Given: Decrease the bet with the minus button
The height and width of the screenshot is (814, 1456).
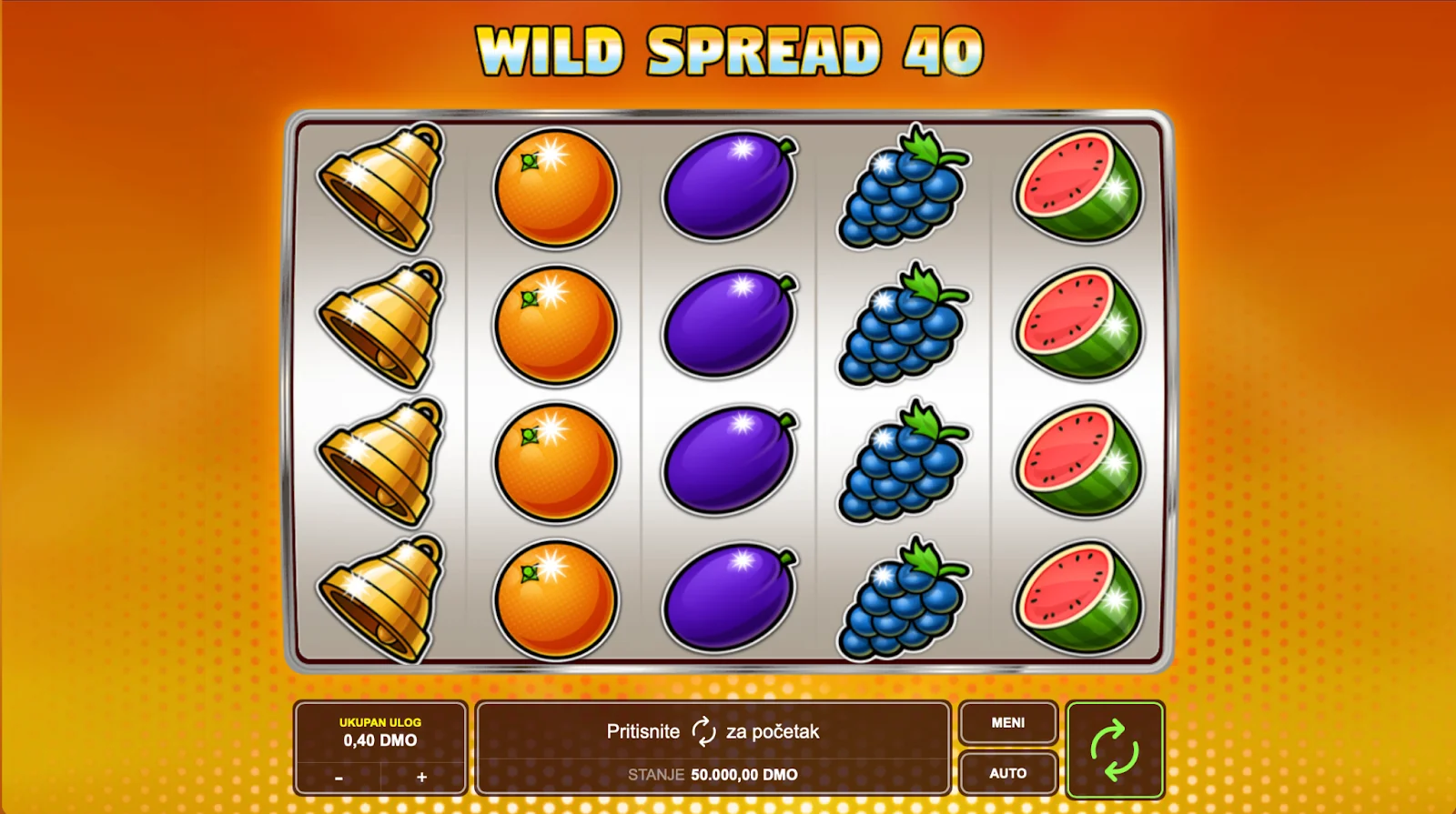Looking at the screenshot, I should click(x=339, y=780).
